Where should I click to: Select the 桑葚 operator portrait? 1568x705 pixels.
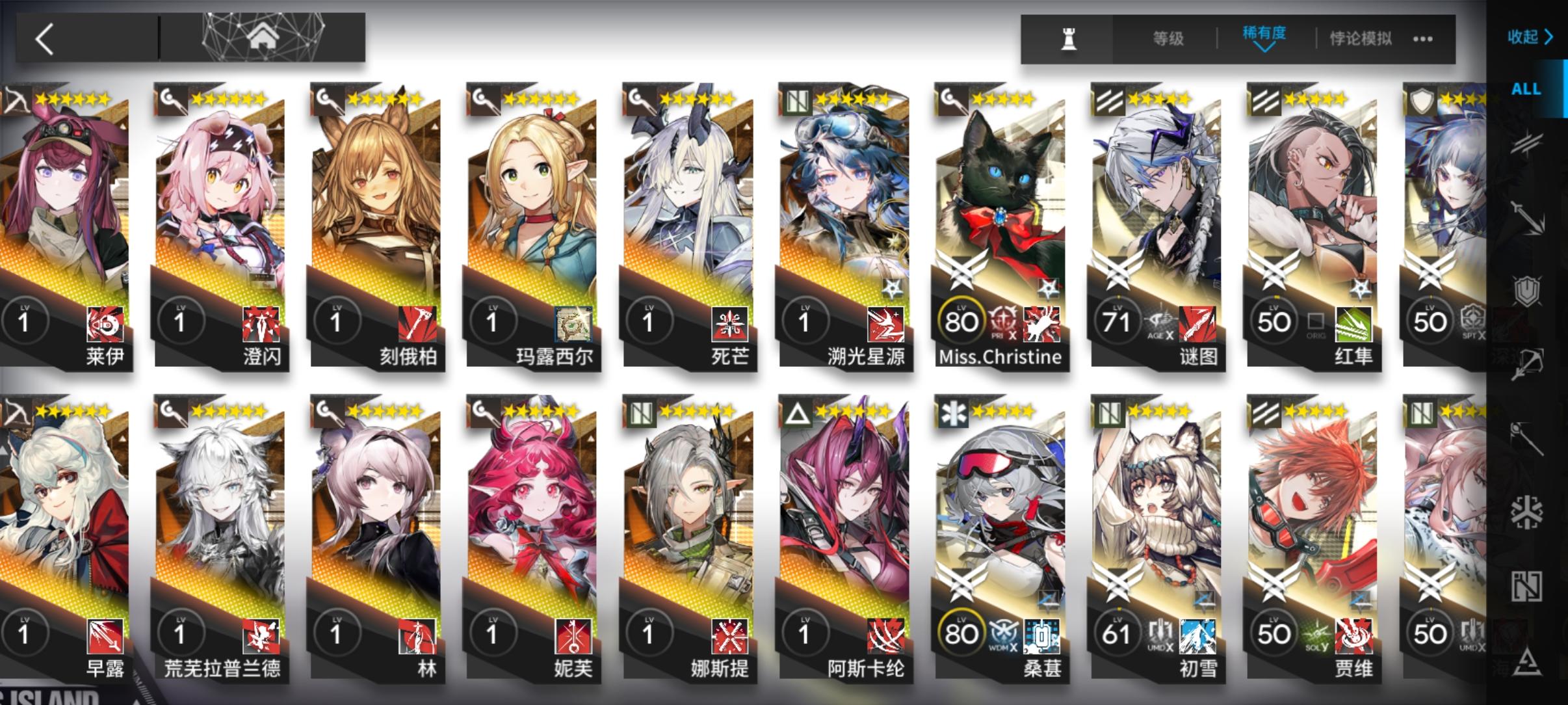[x=1000, y=540]
